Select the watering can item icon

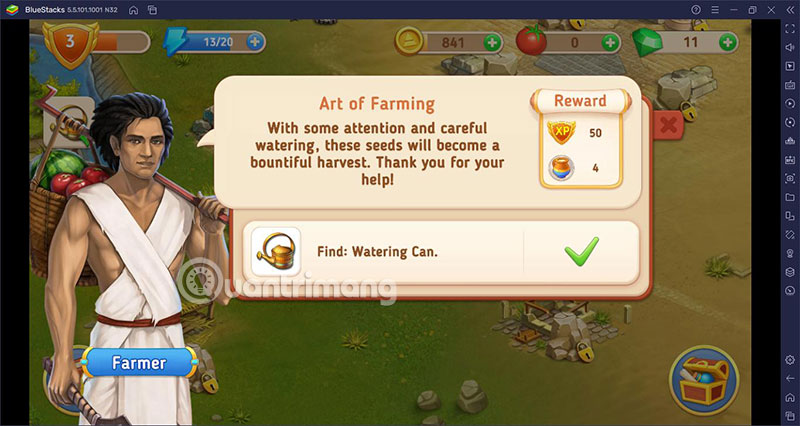tap(276, 250)
